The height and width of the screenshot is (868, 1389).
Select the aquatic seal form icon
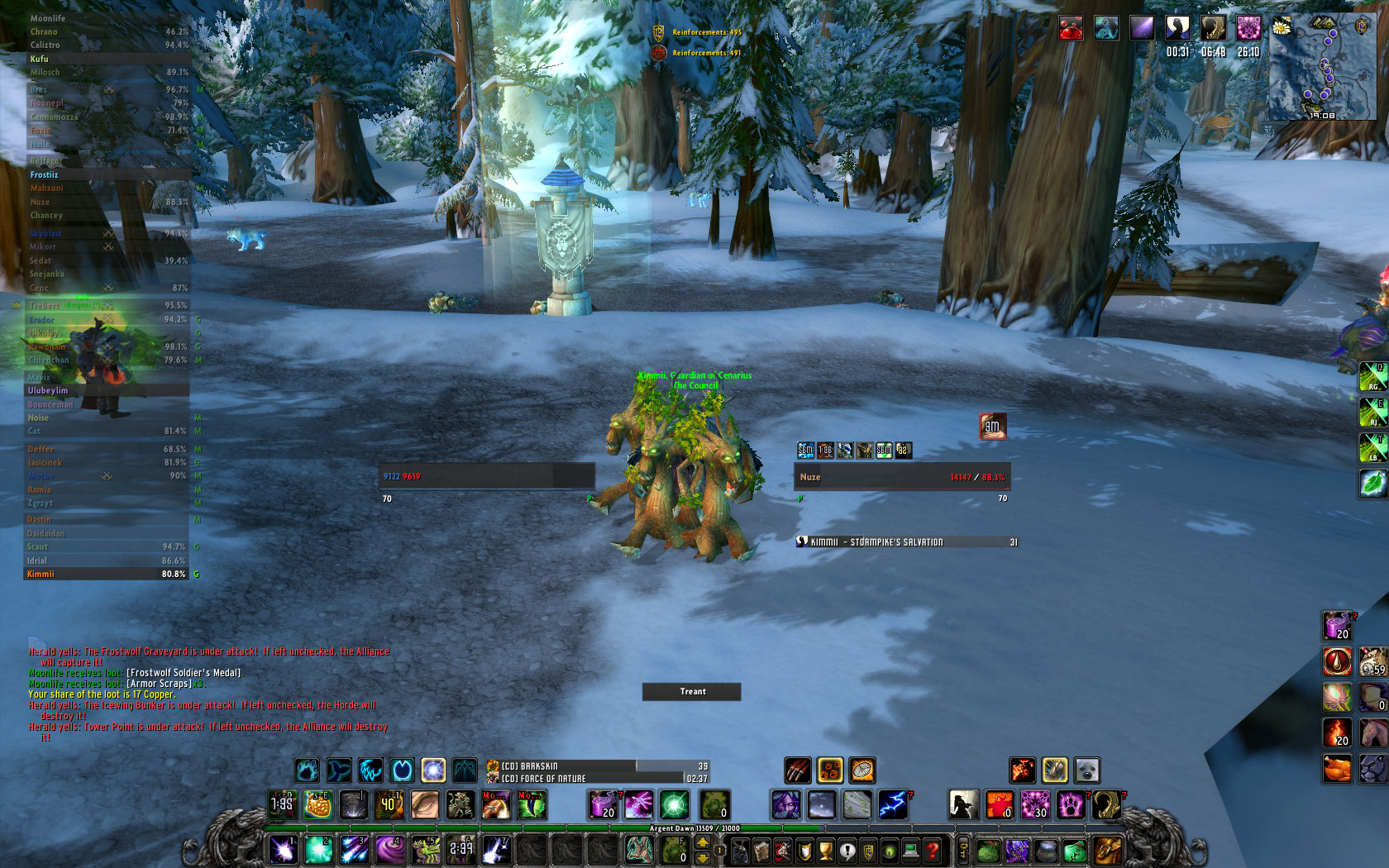(x=1086, y=770)
